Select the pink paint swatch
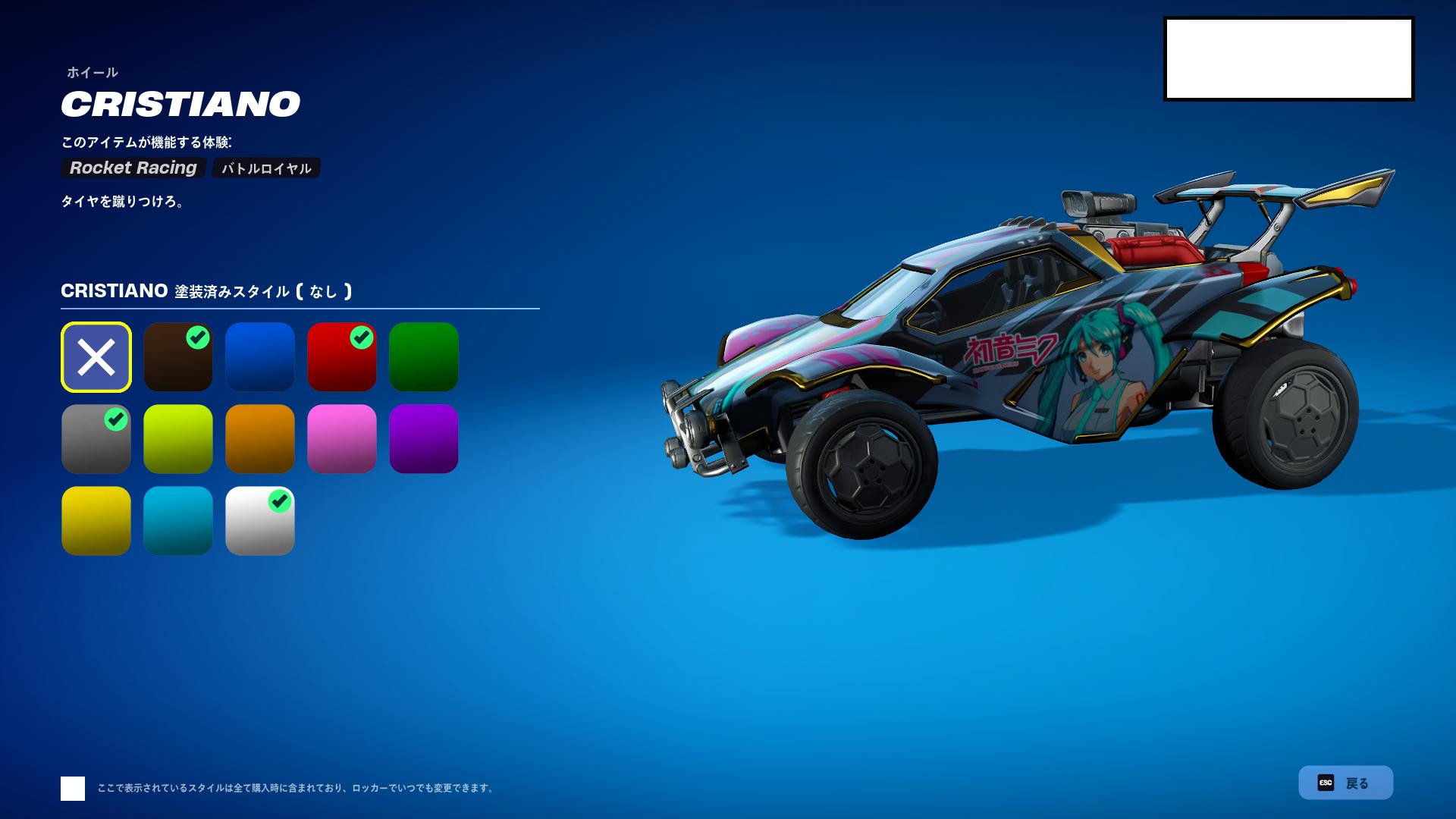 click(342, 439)
